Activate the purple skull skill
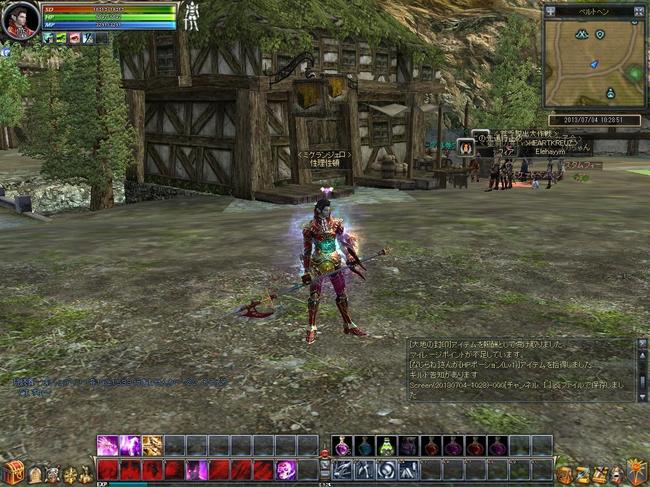This screenshot has height=487, width=650. tap(285, 470)
